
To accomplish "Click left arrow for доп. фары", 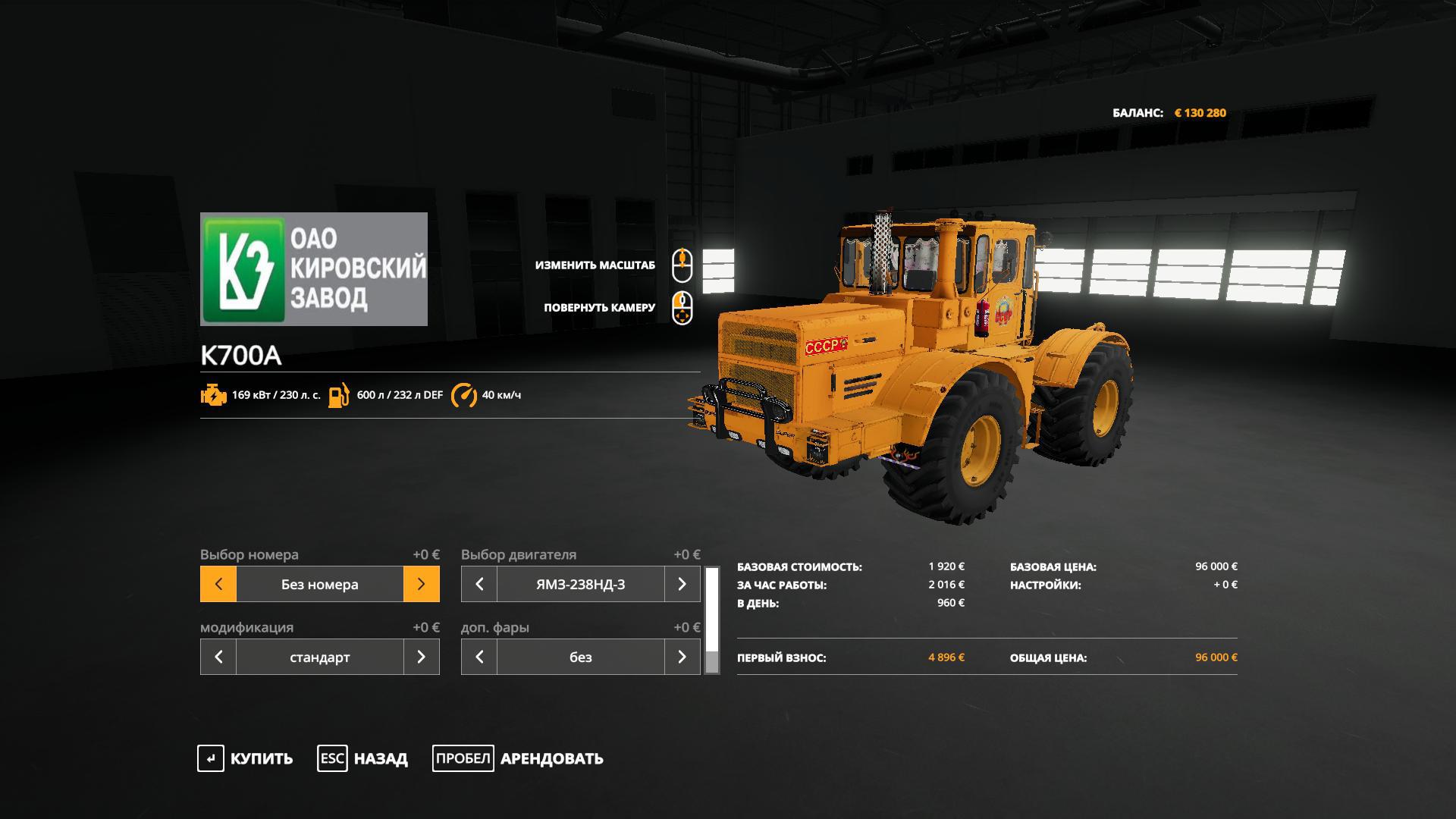I will click(x=479, y=657).
